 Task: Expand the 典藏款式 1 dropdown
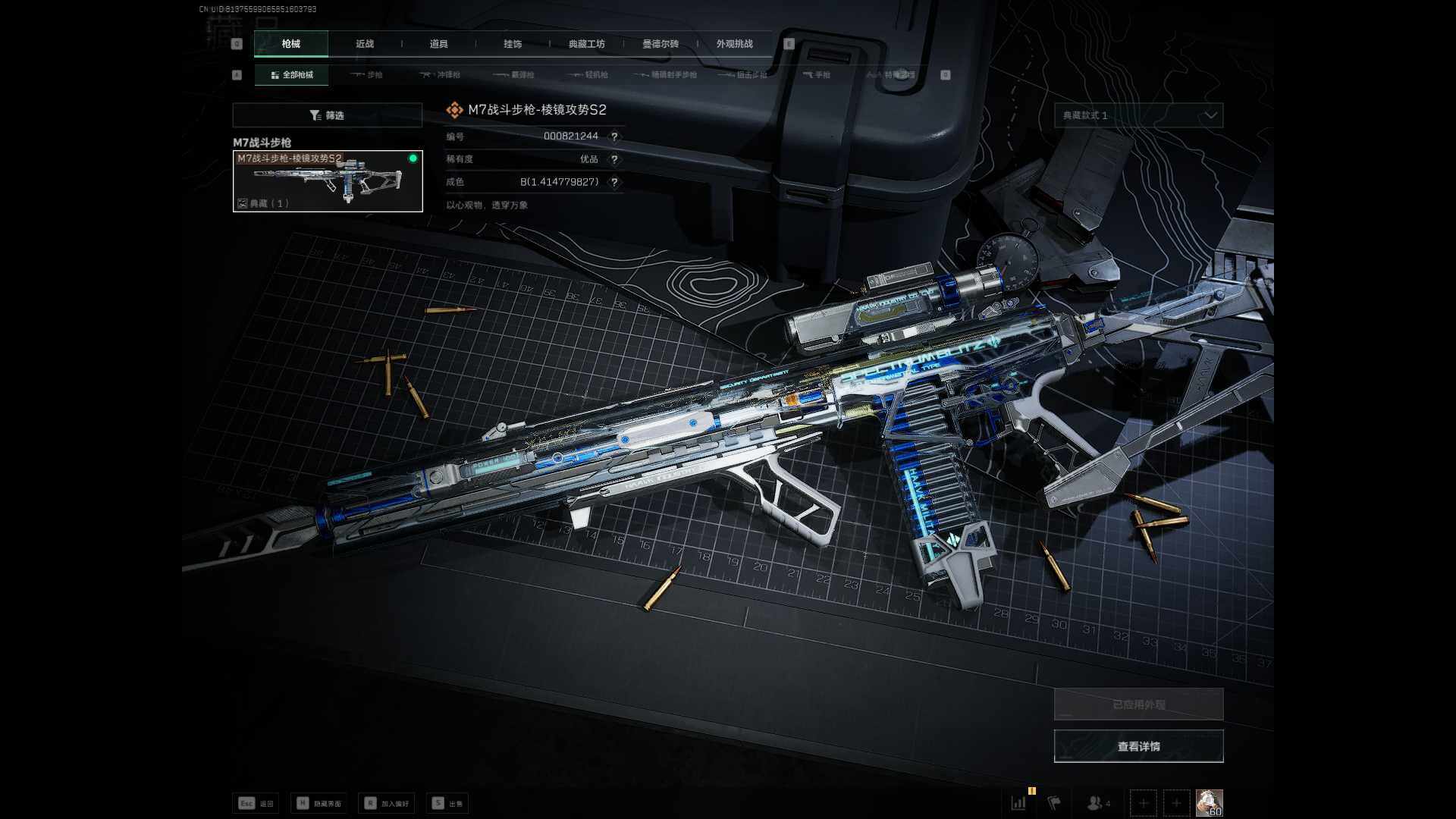click(1138, 115)
